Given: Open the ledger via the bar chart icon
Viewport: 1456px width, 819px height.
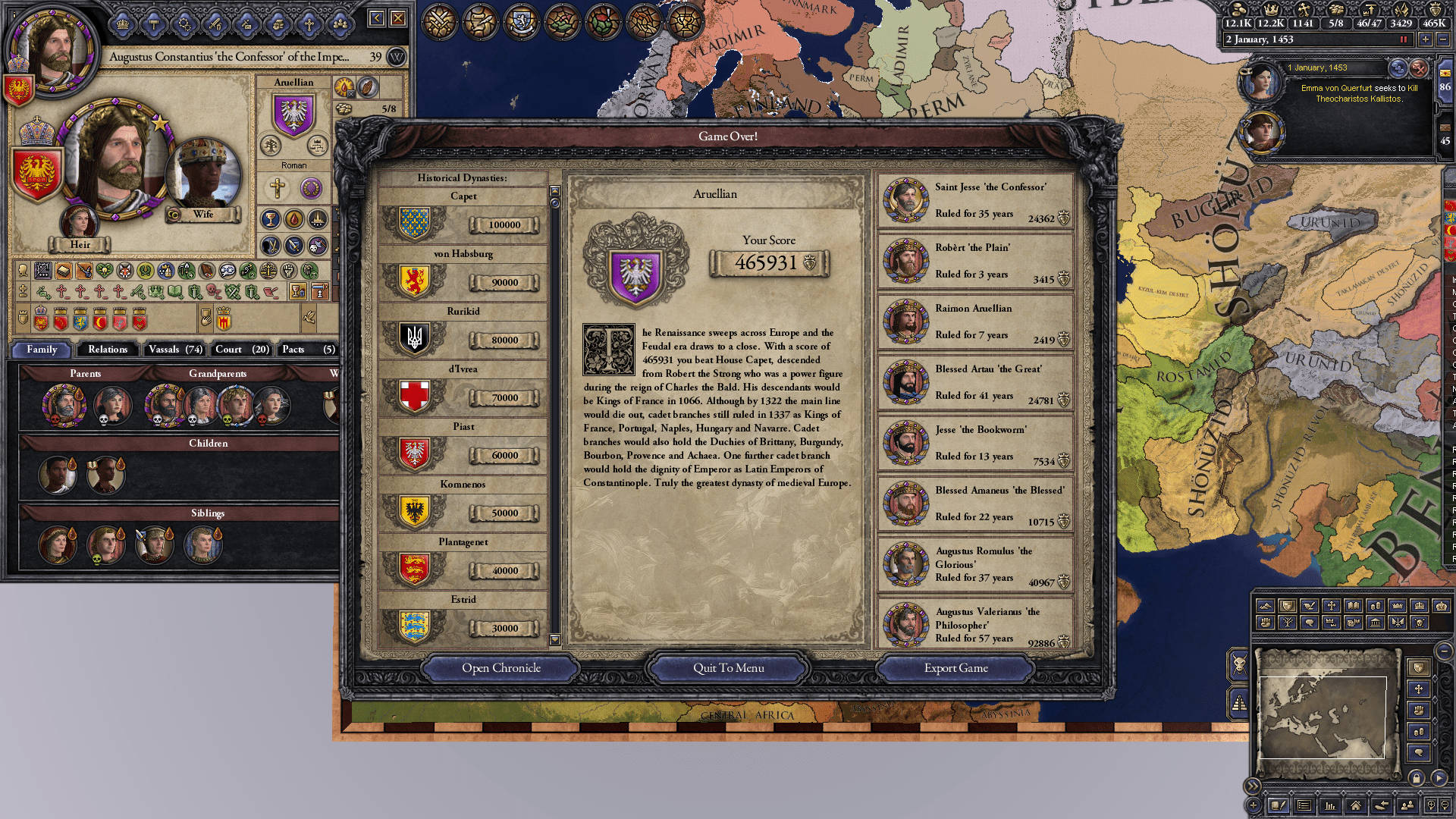Looking at the screenshot, I should pos(1330,806).
